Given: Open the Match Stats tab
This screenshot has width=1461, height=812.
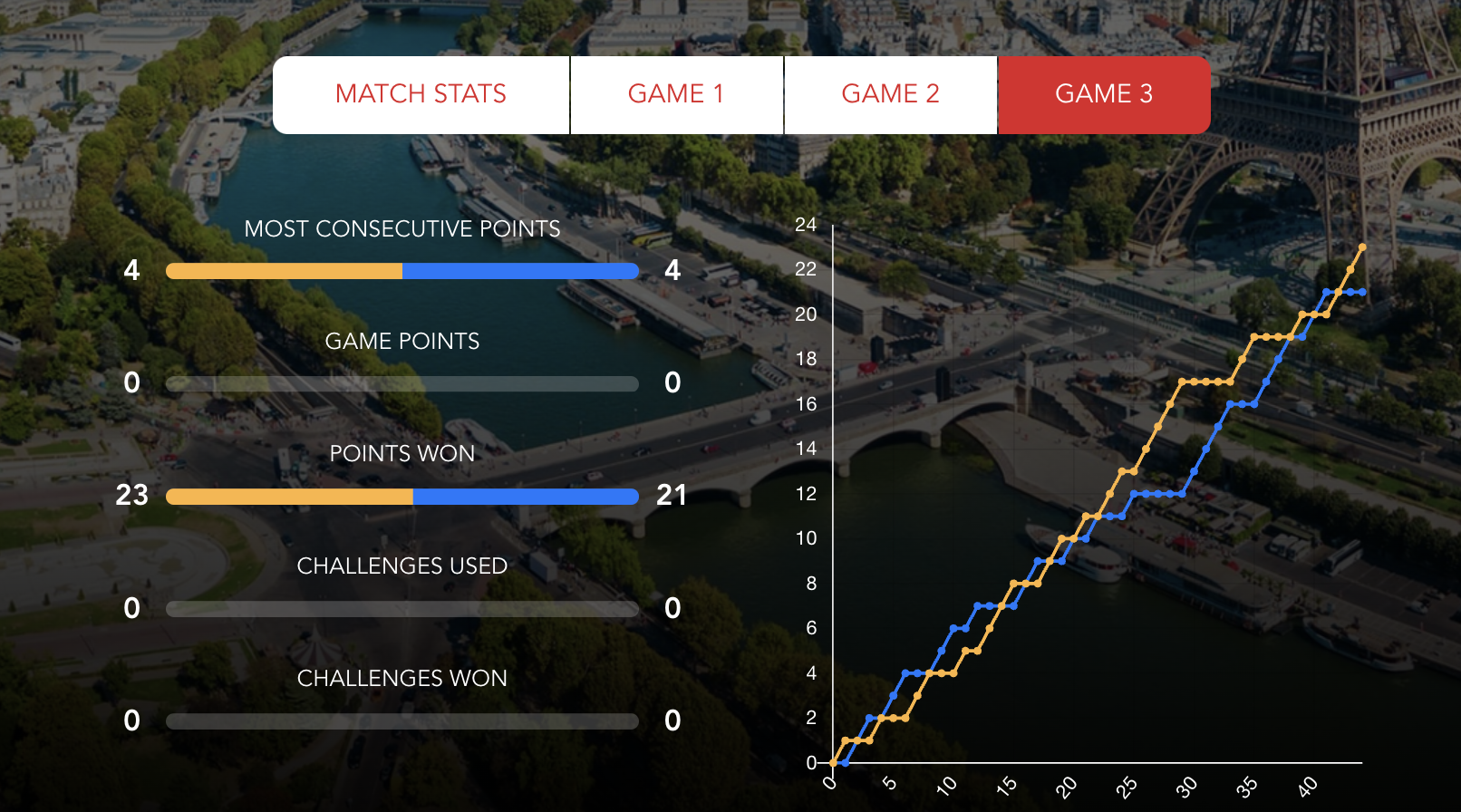Looking at the screenshot, I should coord(421,94).
